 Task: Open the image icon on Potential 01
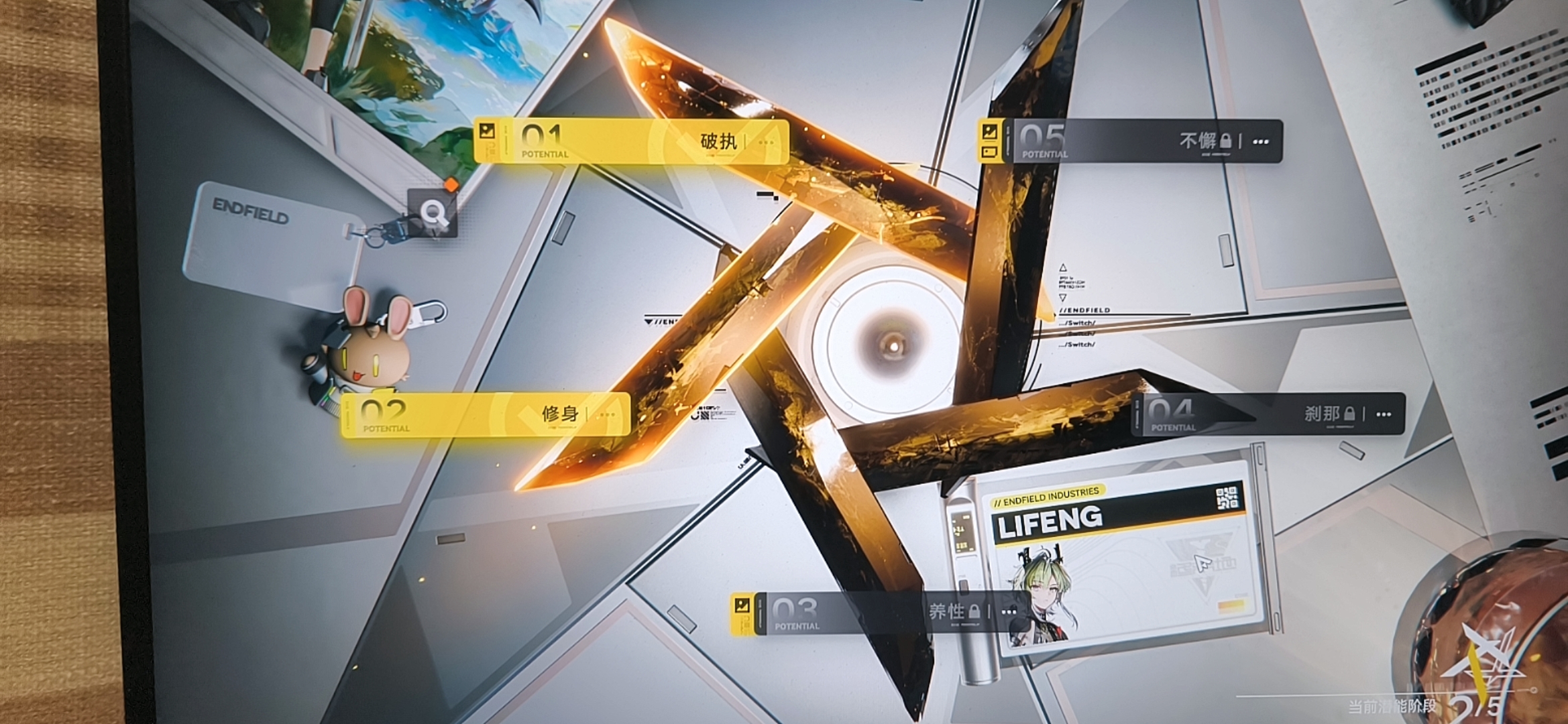(x=488, y=131)
